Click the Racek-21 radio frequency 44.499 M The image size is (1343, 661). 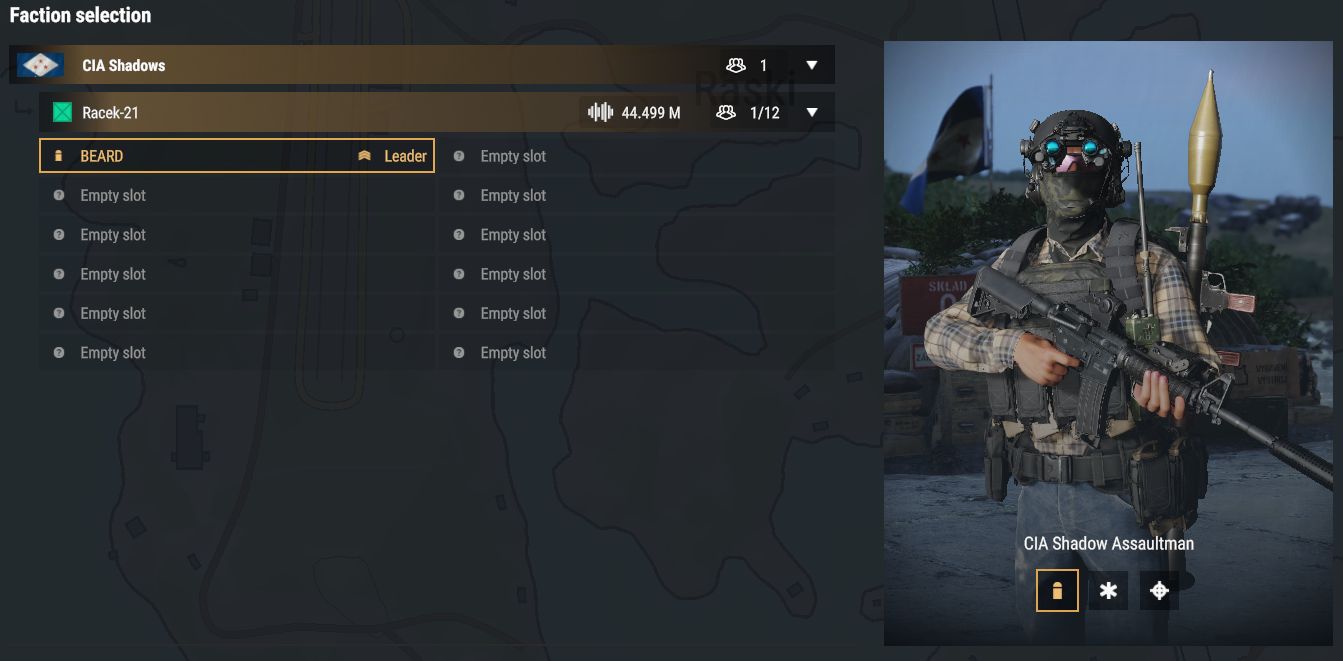(x=635, y=113)
